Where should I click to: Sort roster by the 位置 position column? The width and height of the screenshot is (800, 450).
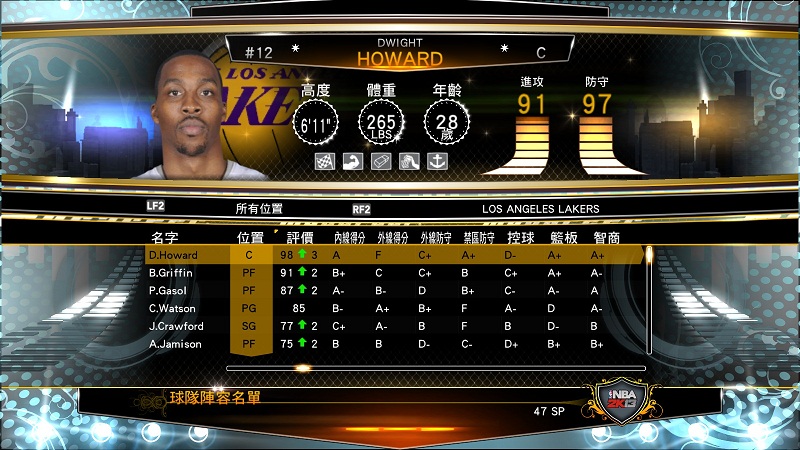250,238
